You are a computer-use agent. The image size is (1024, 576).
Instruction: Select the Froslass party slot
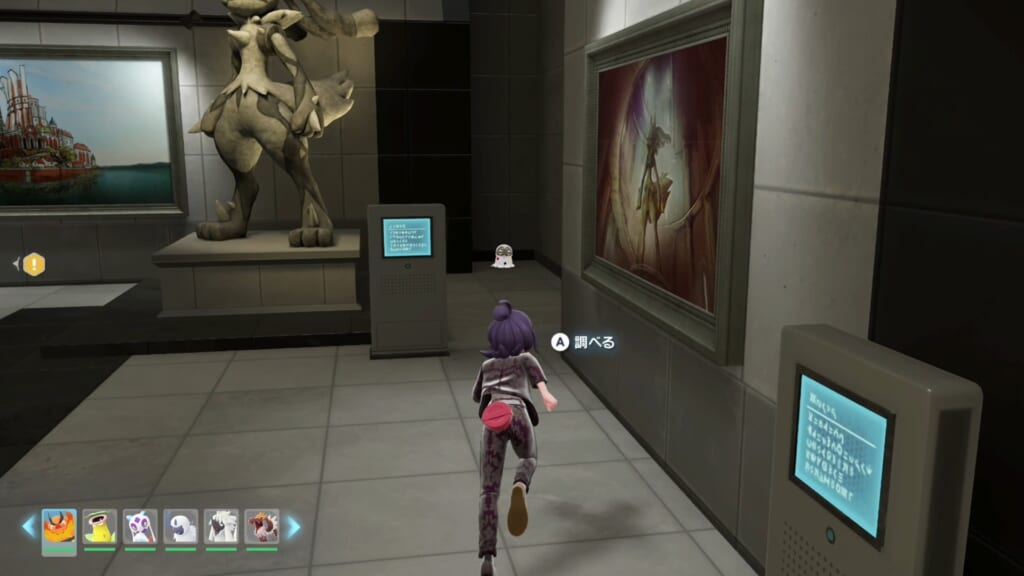(140, 526)
